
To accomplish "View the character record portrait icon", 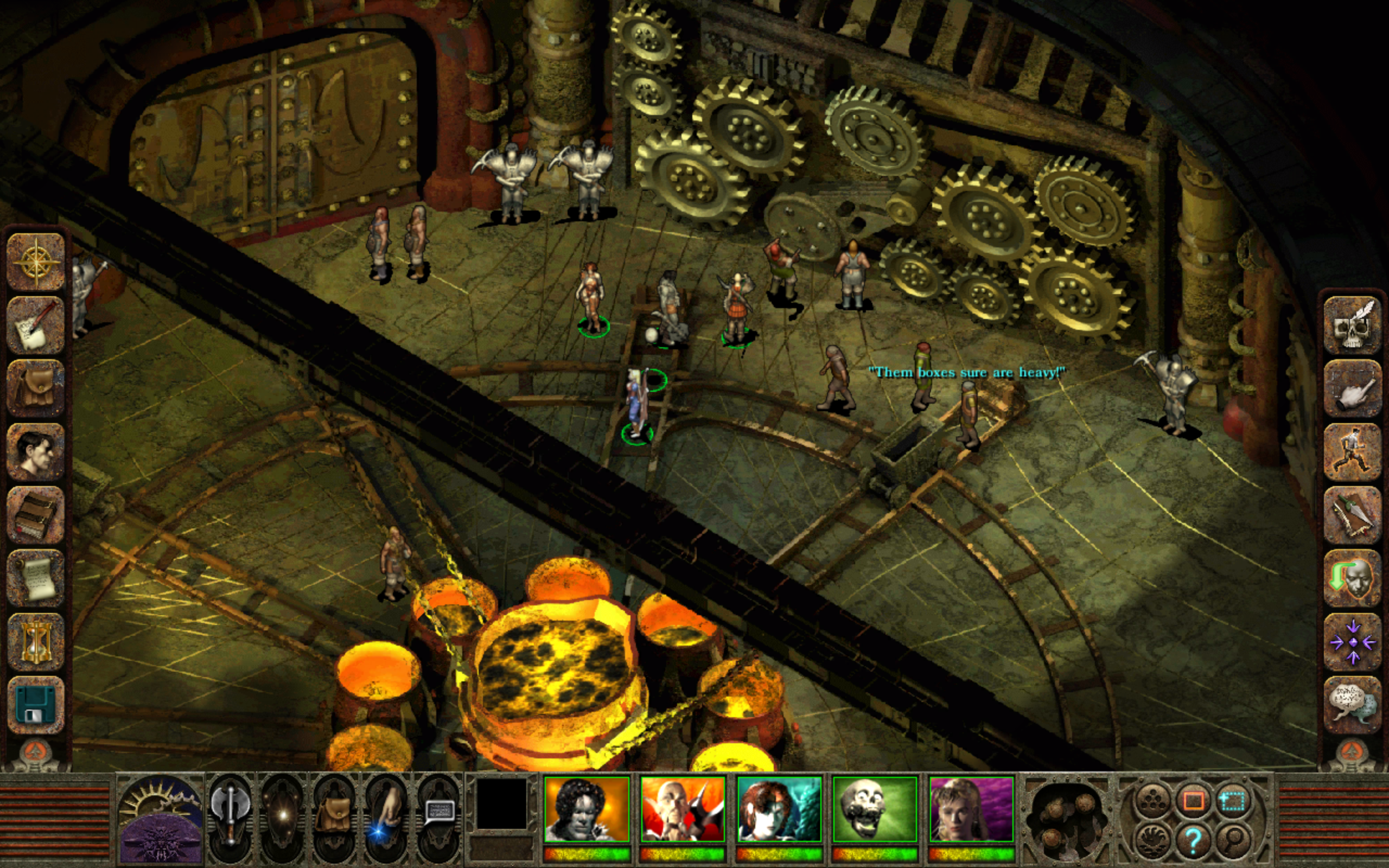I will click(x=36, y=452).
